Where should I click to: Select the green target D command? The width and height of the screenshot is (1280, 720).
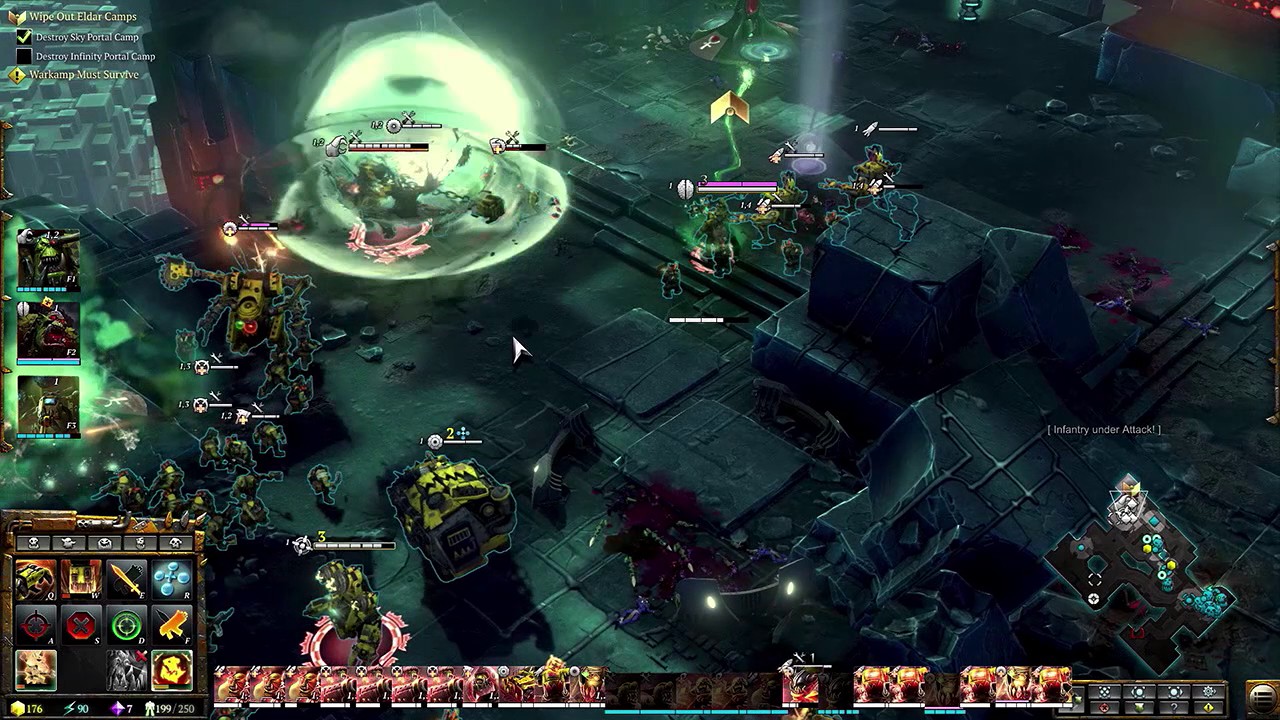127,627
